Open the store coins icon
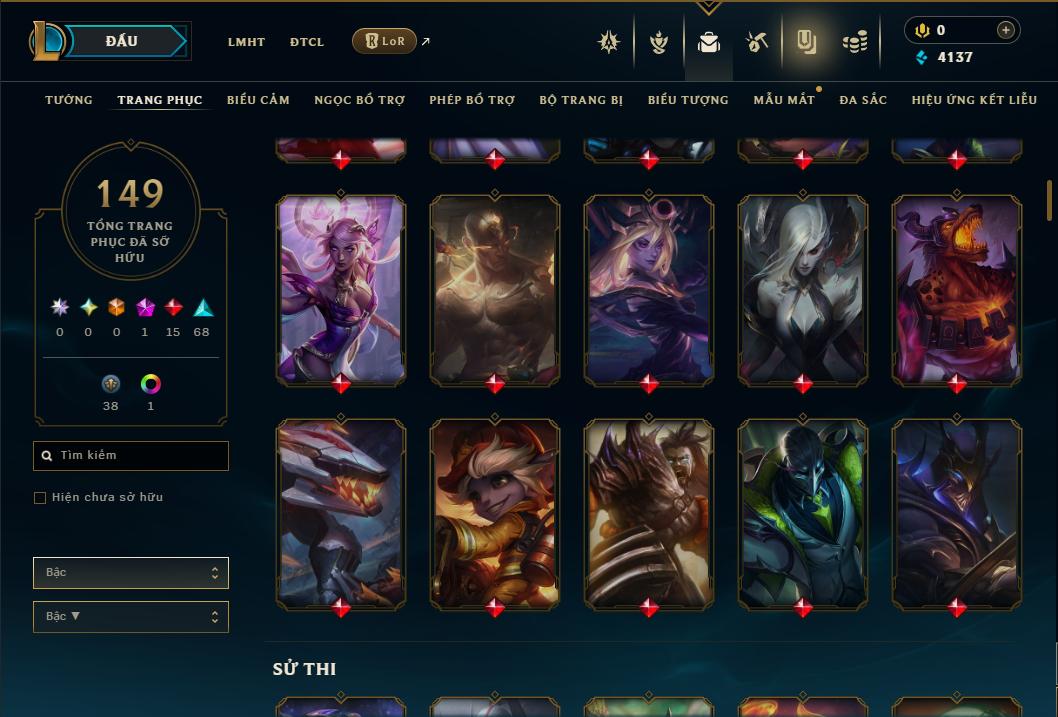This screenshot has width=1058, height=717. coord(855,42)
